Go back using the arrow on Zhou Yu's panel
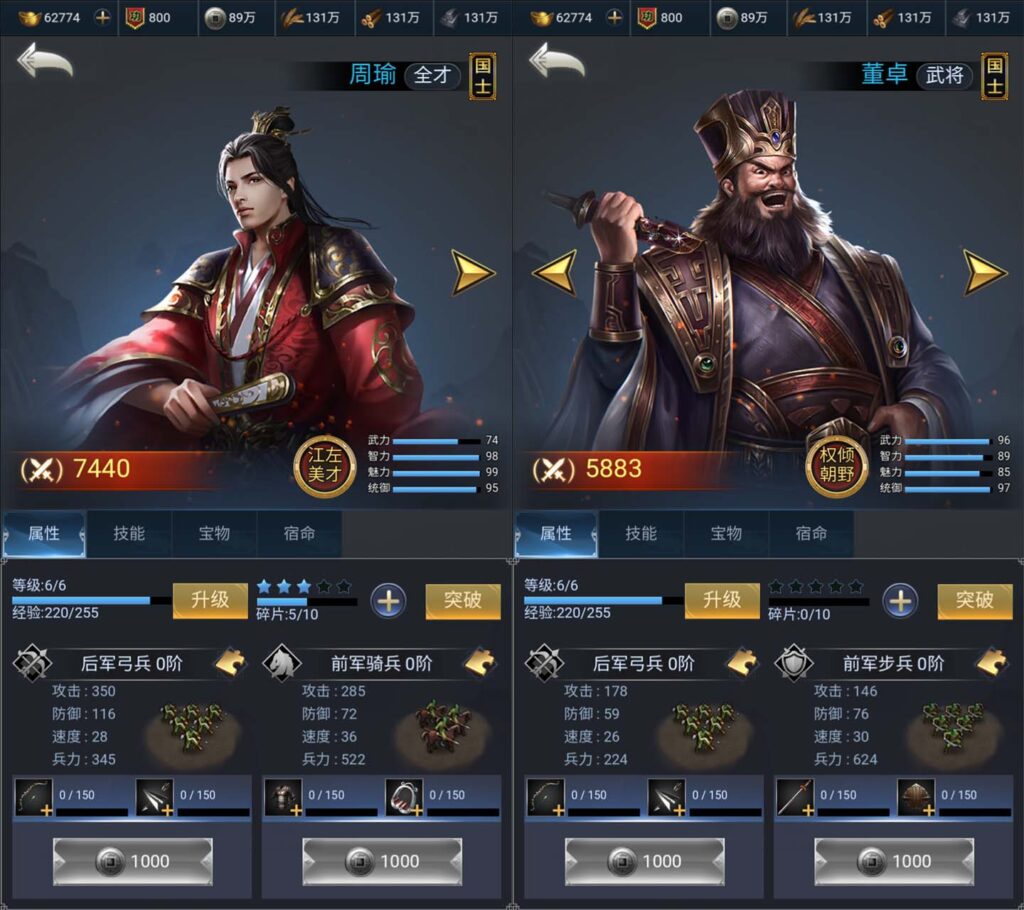Image resolution: width=1024 pixels, height=910 pixels. pos(45,62)
